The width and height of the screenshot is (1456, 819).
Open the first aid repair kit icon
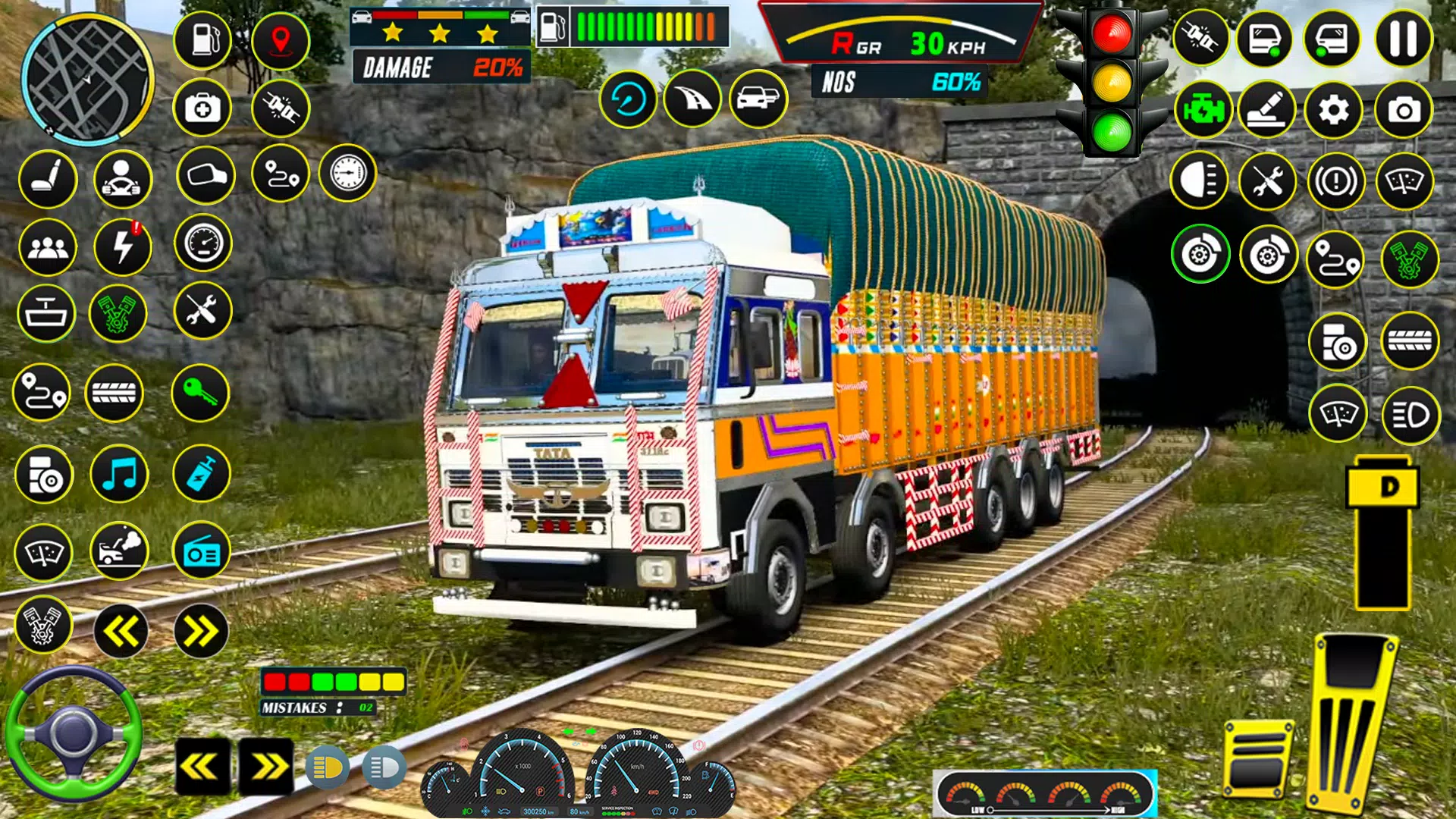(x=203, y=108)
